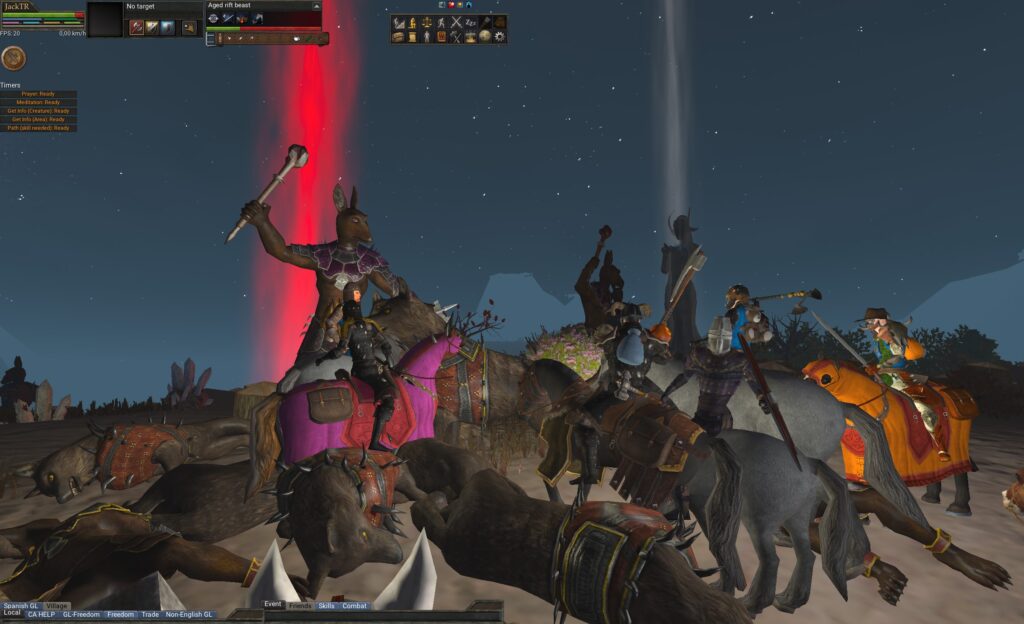This screenshot has height=624, width=1024.
Task: Open the Local chat tab
Action: [12, 613]
